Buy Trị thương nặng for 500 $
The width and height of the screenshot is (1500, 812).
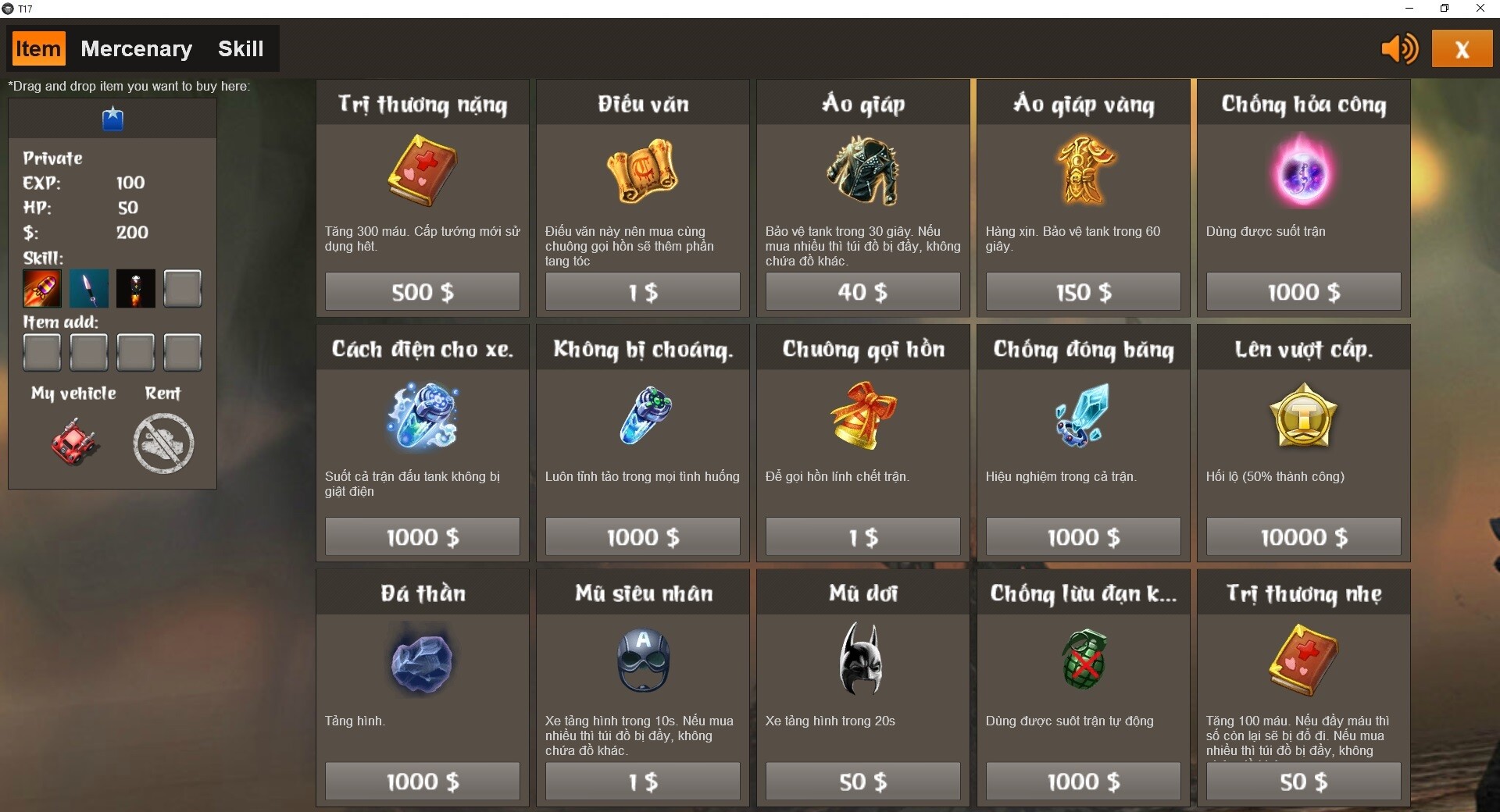coord(422,291)
